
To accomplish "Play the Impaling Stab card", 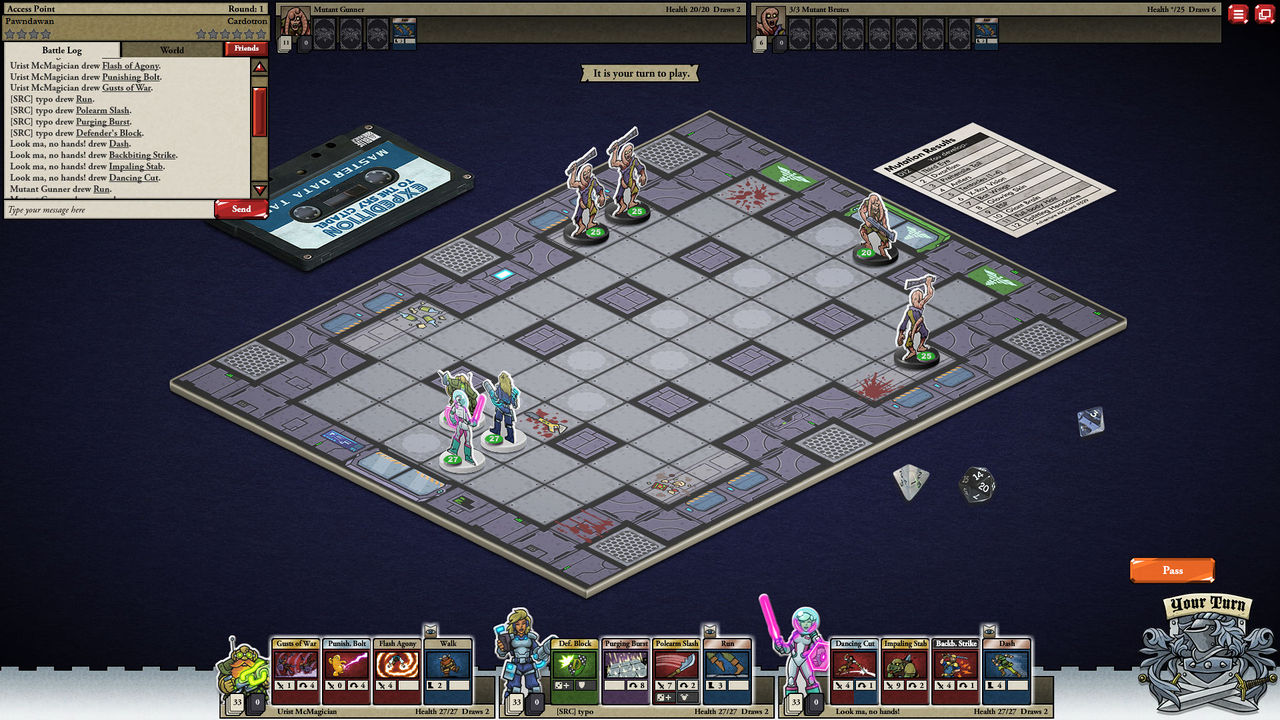I will (x=905, y=671).
